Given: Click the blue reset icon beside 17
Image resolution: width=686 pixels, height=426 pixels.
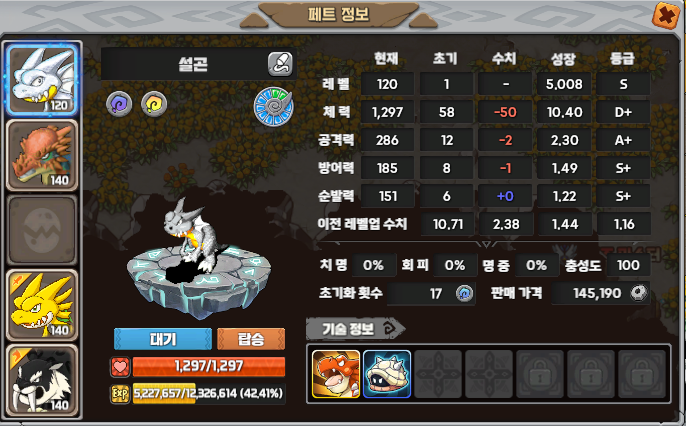Looking at the screenshot, I should 464,293.
